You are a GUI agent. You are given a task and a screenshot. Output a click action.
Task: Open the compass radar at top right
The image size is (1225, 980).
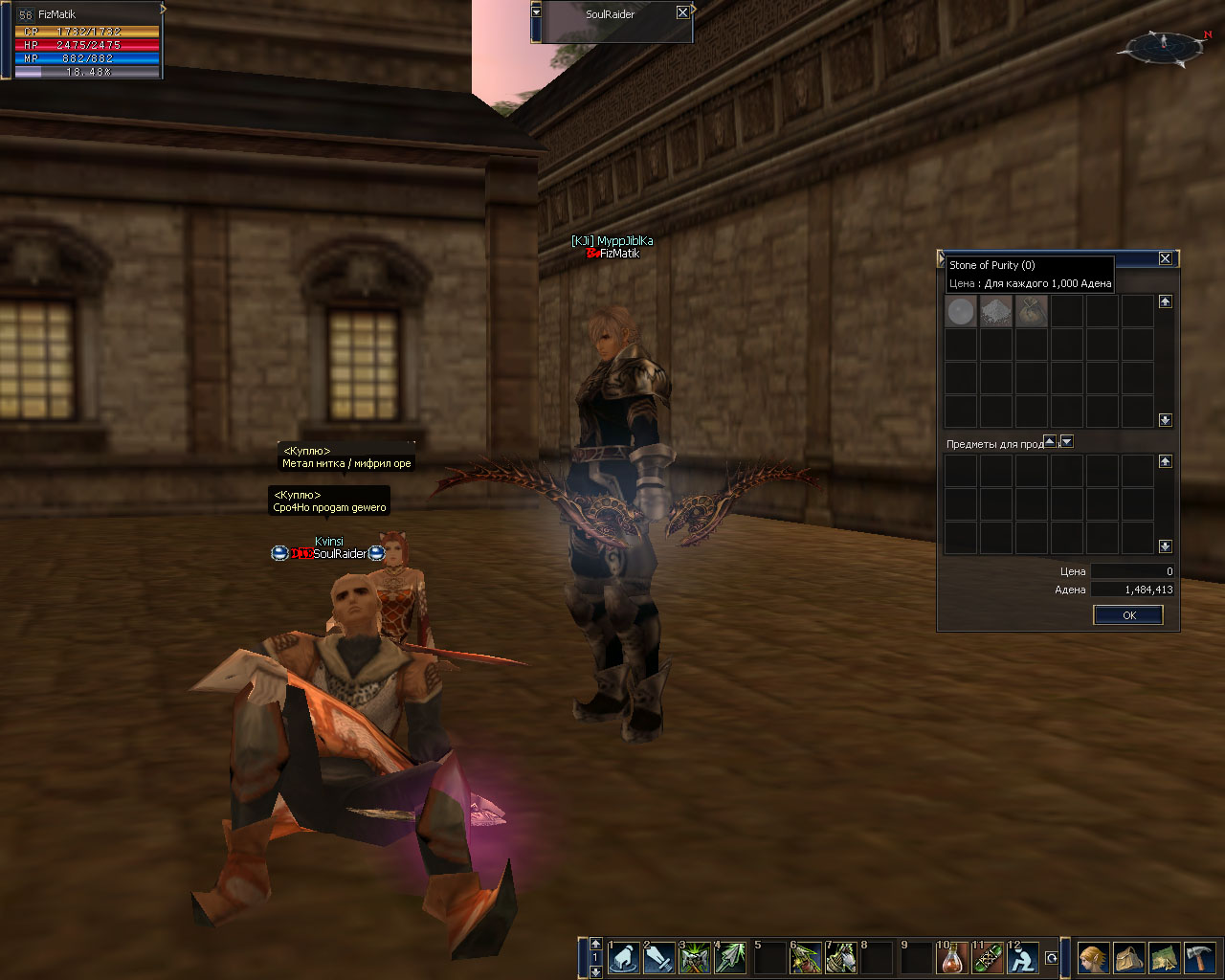(x=1164, y=46)
